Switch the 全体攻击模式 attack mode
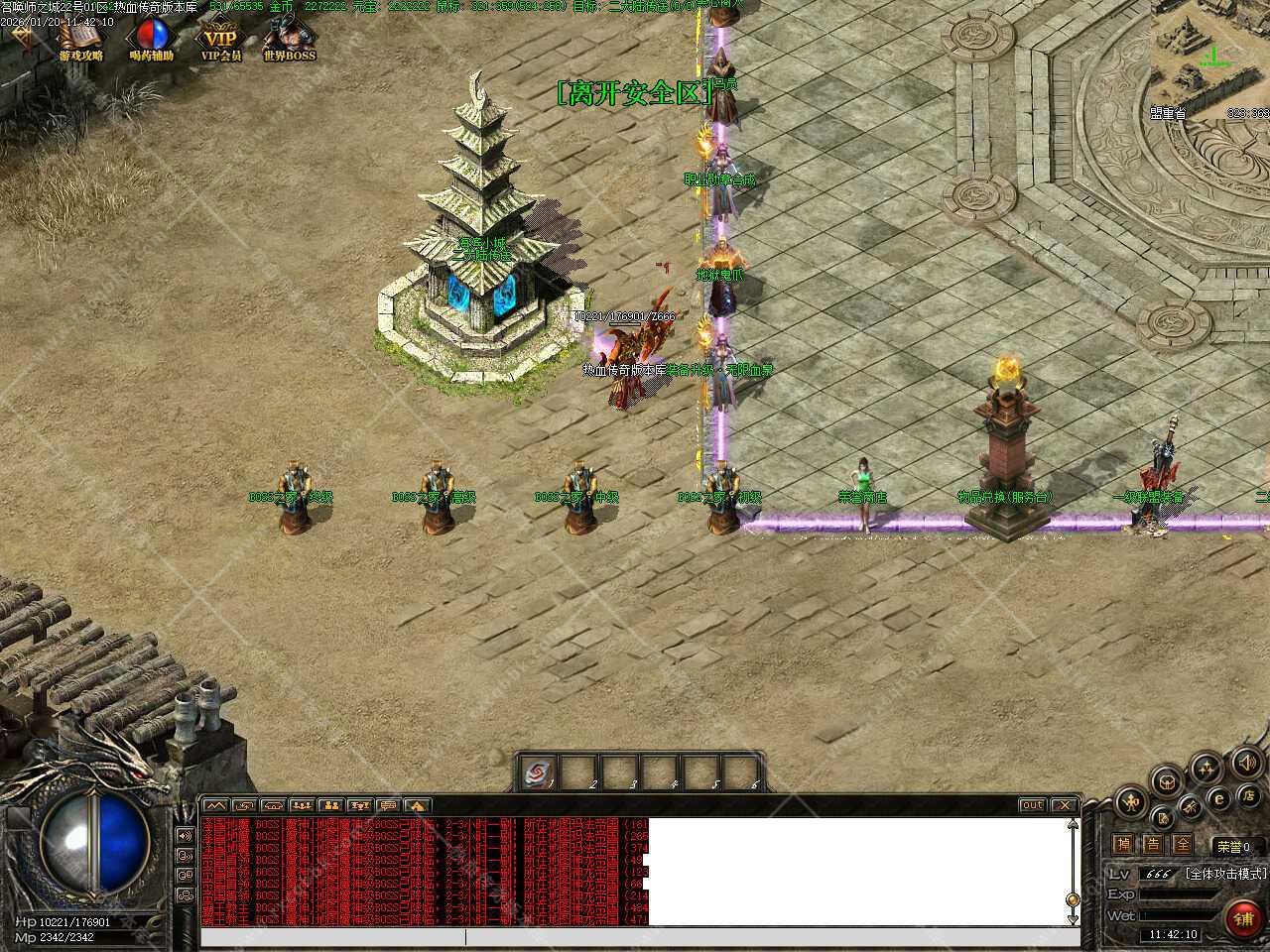This screenshot has height=952, width=1270. coord(1226,874)
